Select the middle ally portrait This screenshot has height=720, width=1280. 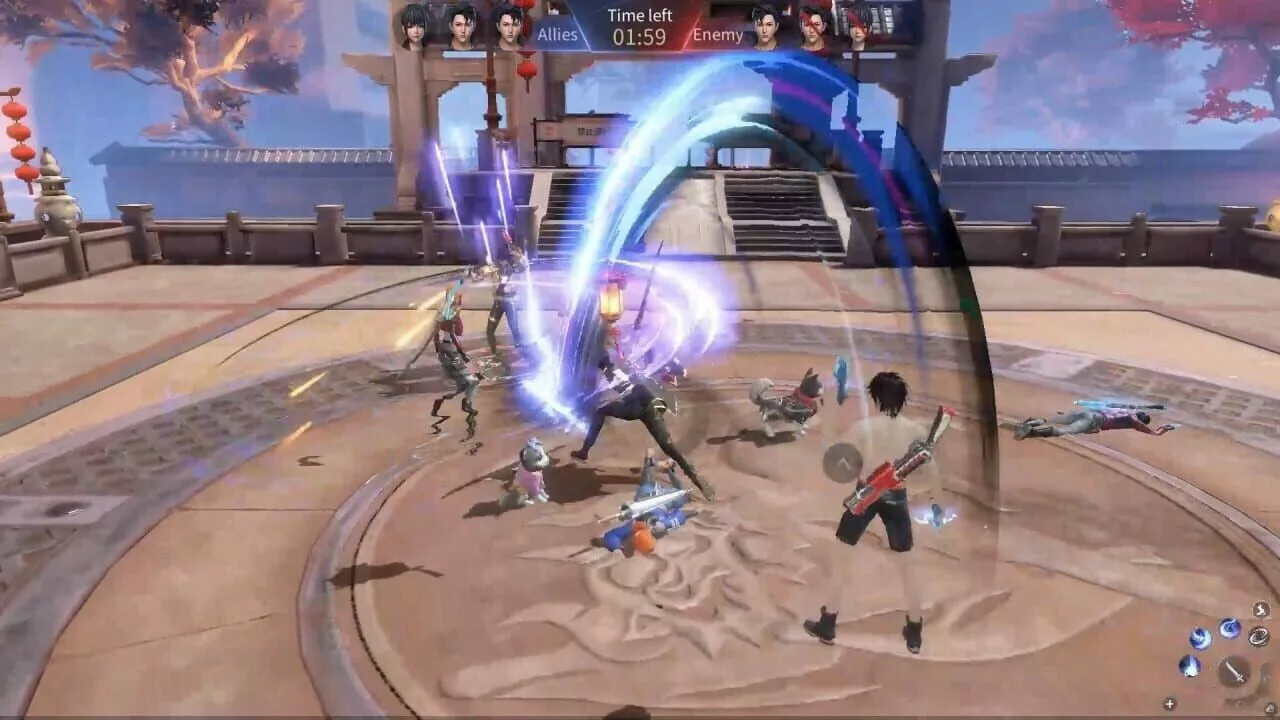(462, 27)
